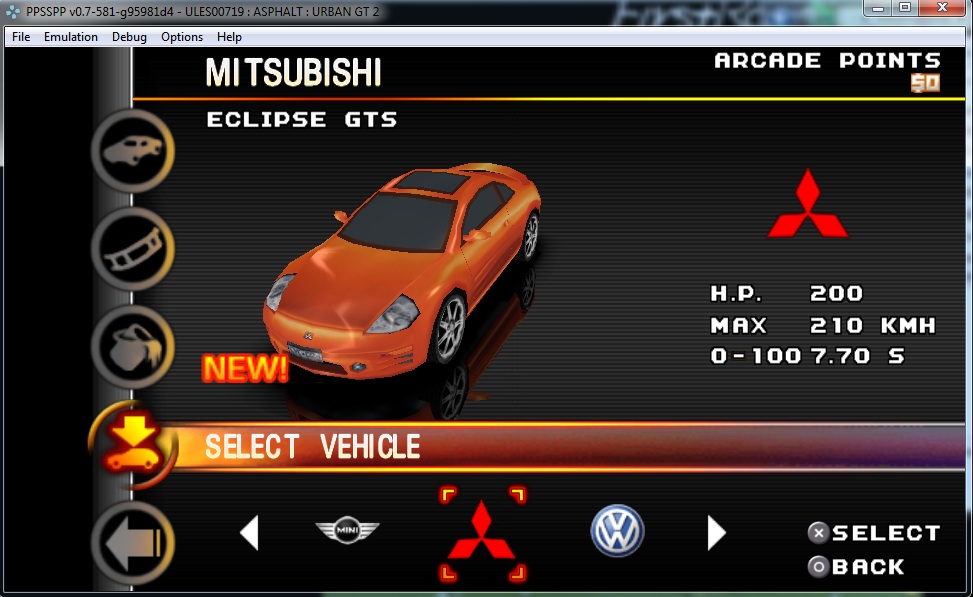Minimize the PPSSPP window
The image size is (973, 597).
pos(878,8)
